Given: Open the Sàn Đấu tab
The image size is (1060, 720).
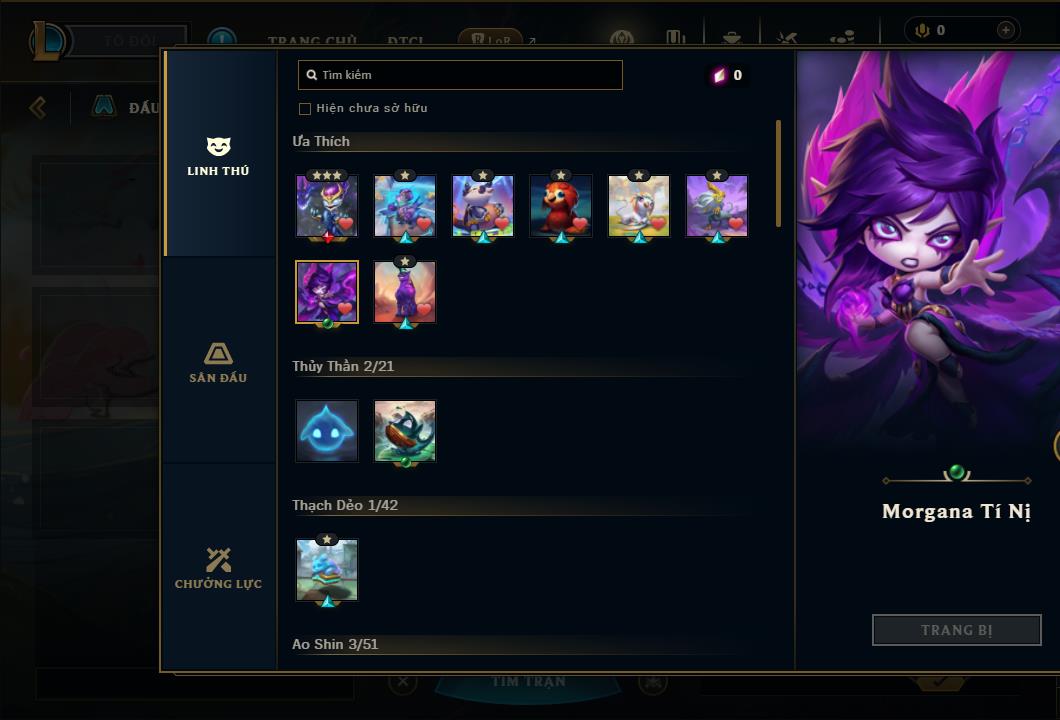Looking at the screenshot, I should [218, 362].
